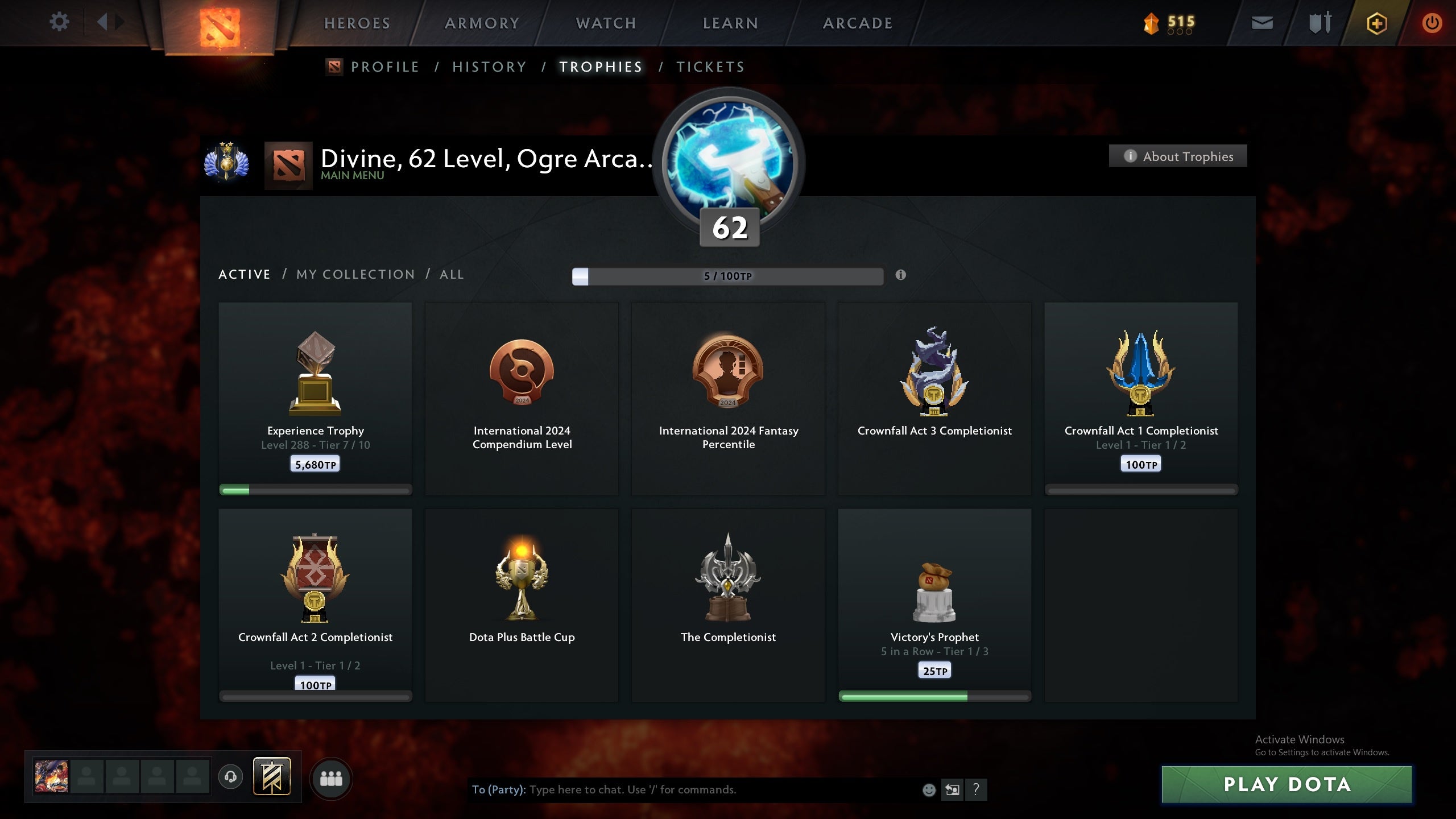
Task: Click the 5/100TP progress bar
Action: [728, 276]
